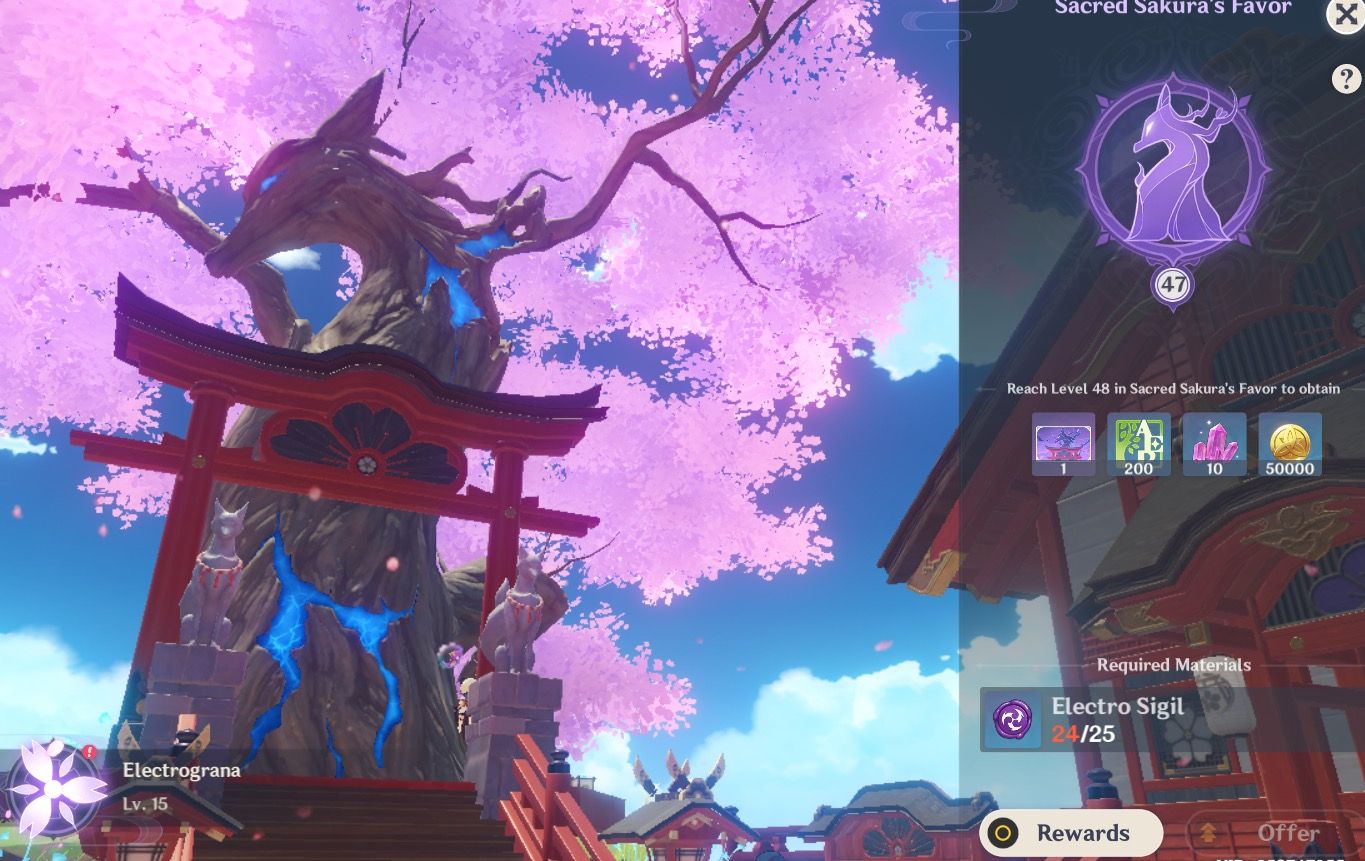The image size is (1365, 861).
Task: Click the Electro Crystal reward showing 10
Action: pyautogui.click(x=1213, y=444)
